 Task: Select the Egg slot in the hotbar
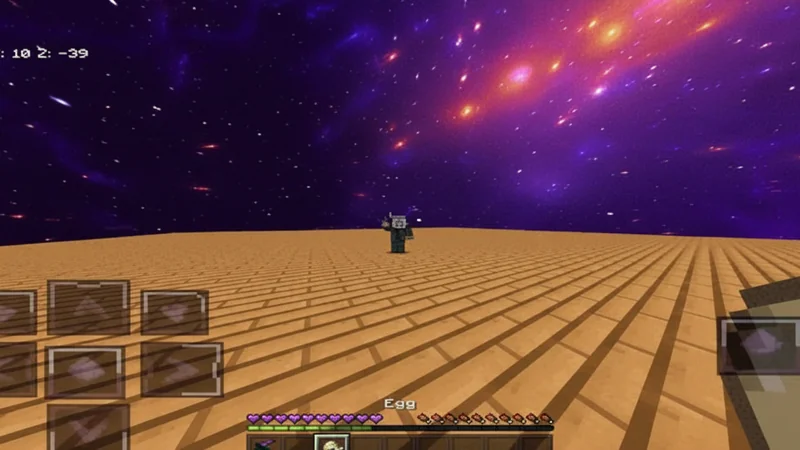pyautogui.click(x=331, y=442)
